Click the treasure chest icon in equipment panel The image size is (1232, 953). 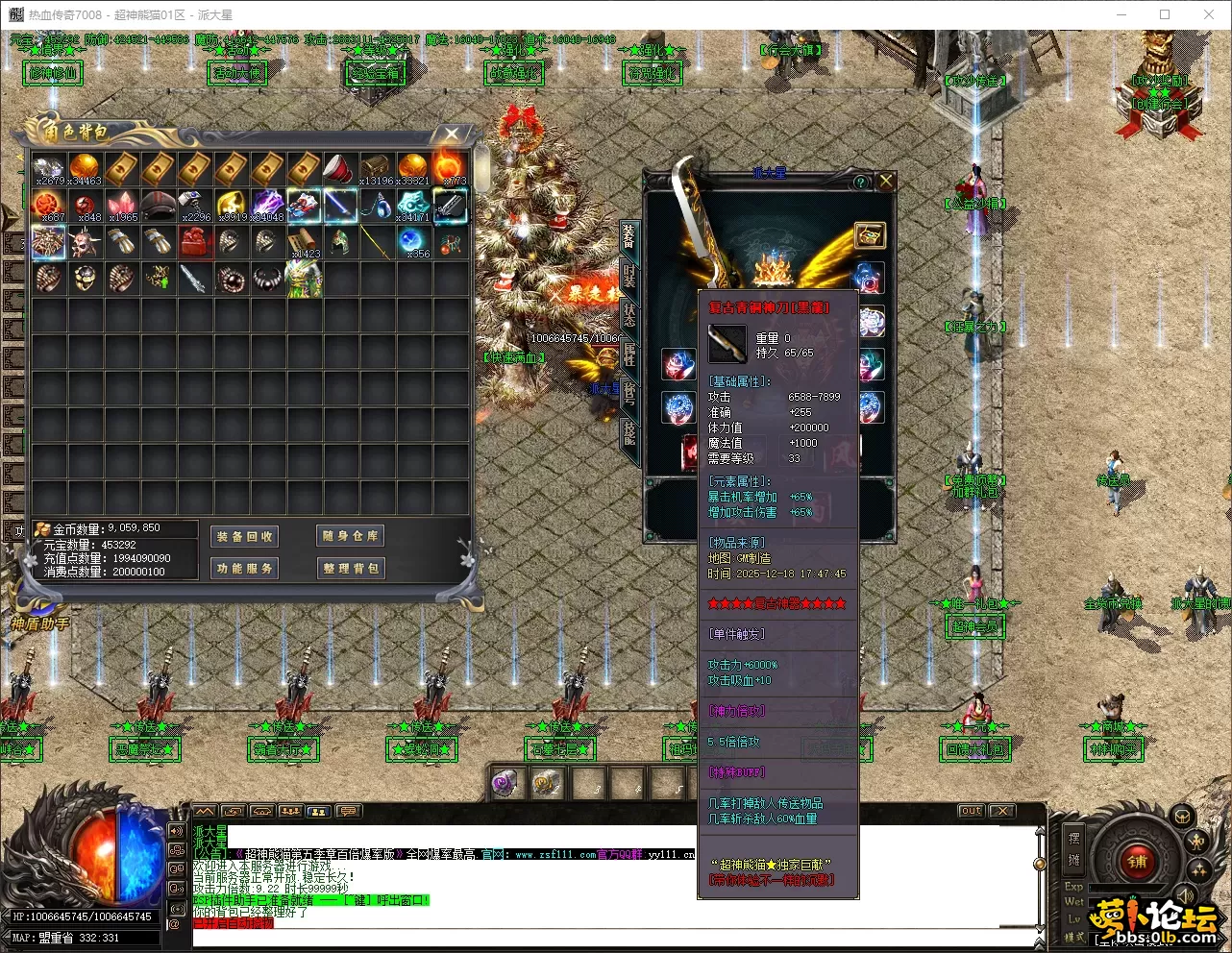(x=870, y=235)
